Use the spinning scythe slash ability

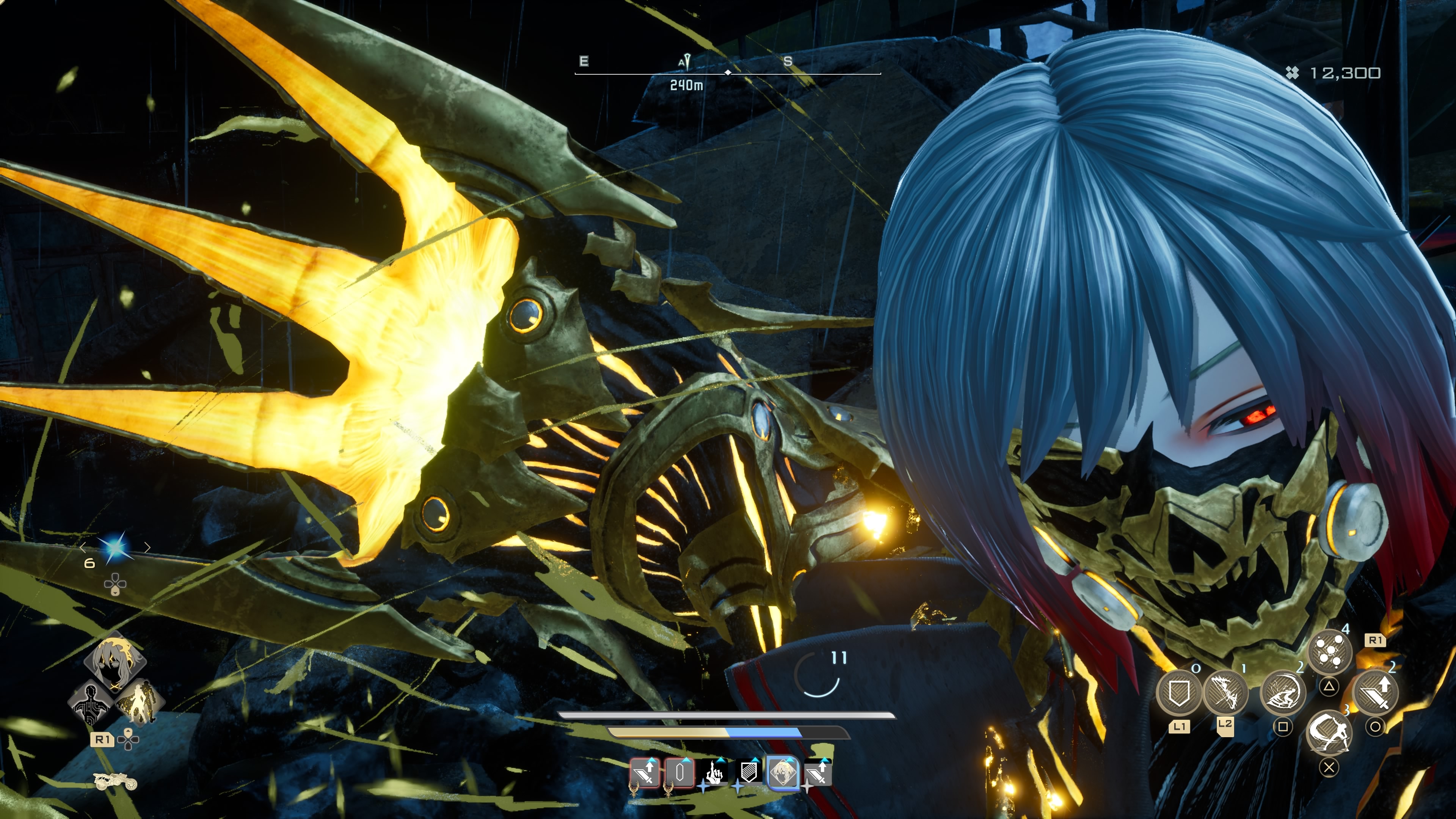[x=1329, y=733]
